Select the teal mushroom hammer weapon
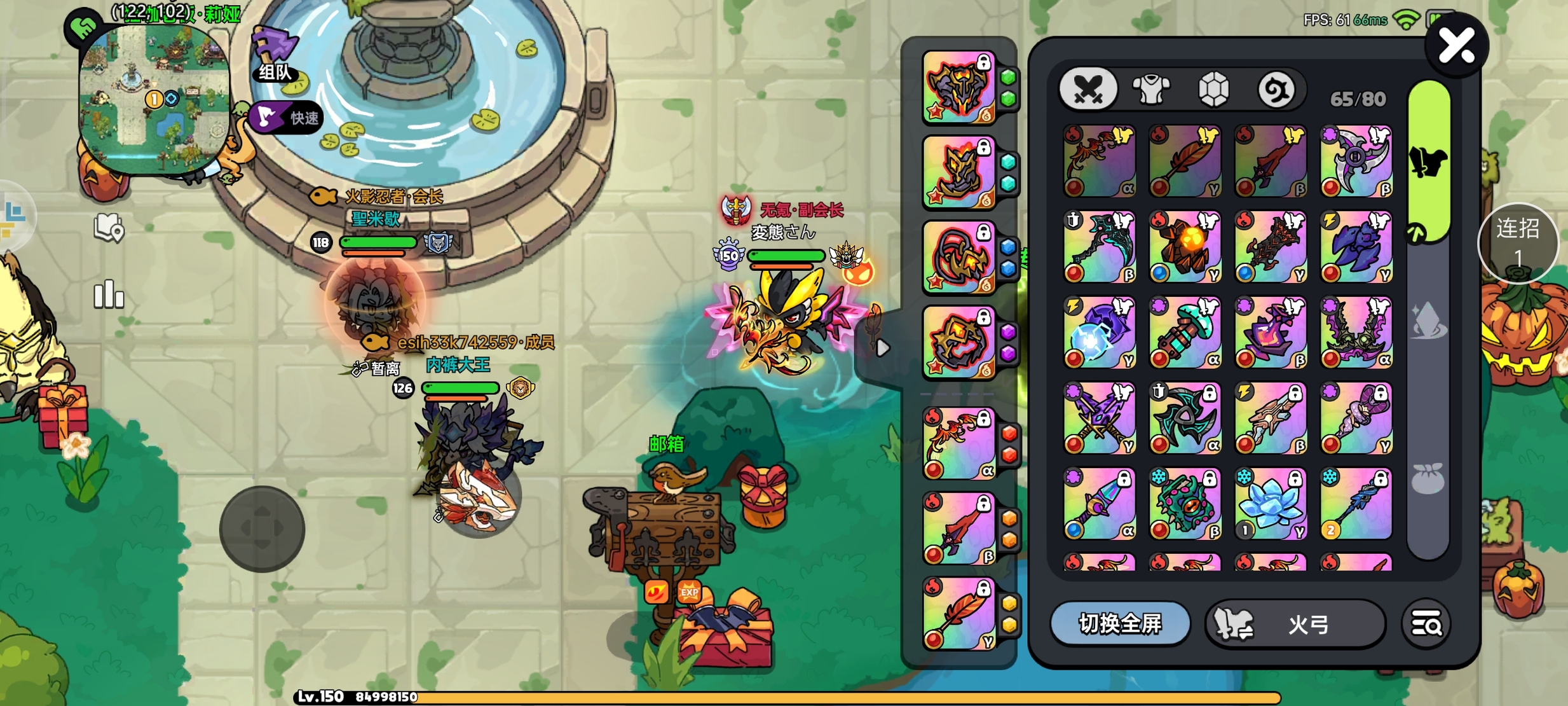Image resolution: width=1568 pixels, height=706 pixels. (1185, 332)
